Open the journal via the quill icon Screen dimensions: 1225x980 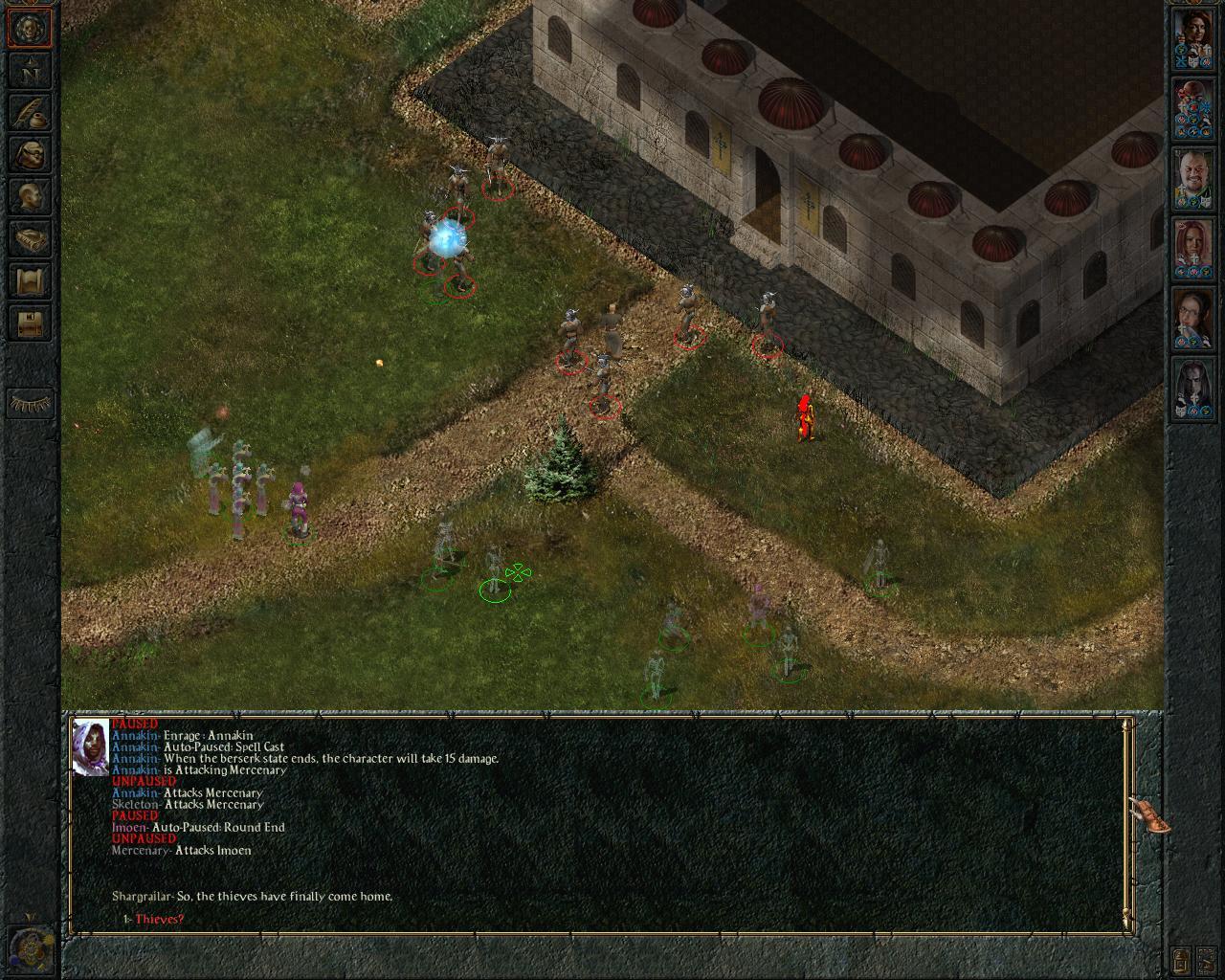click(x=30, y=112)
